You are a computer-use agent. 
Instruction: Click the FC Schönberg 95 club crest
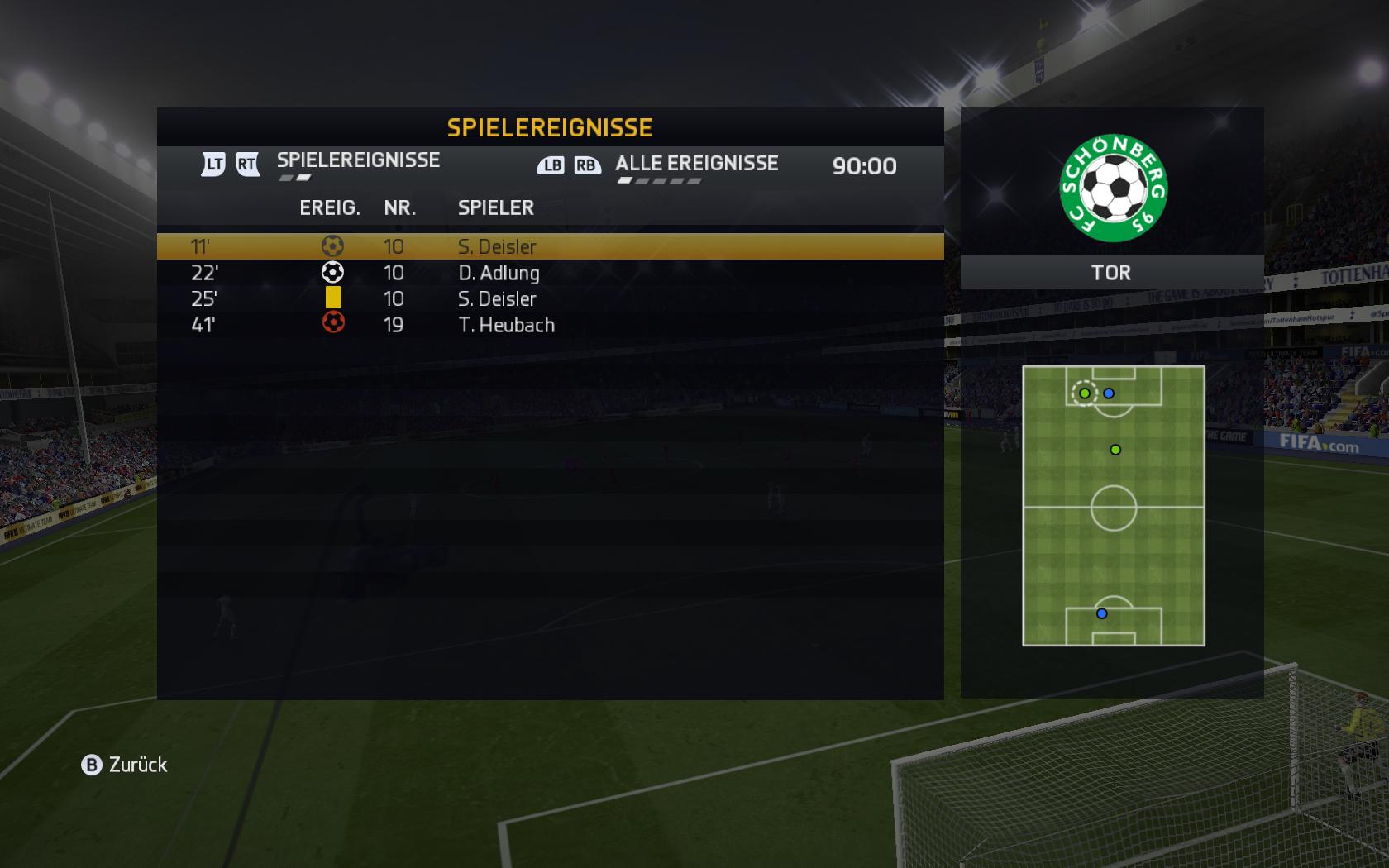1113,188
